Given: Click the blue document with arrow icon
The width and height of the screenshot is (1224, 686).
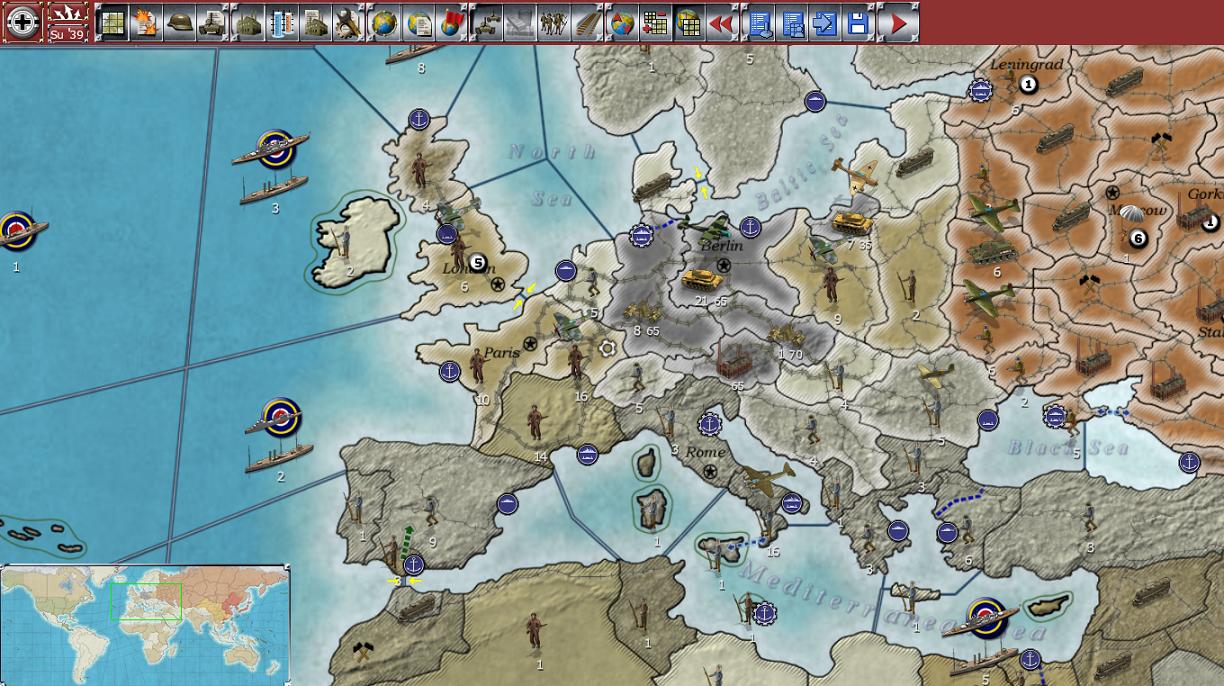Looking at the screenshot, I should coord(825,23).
